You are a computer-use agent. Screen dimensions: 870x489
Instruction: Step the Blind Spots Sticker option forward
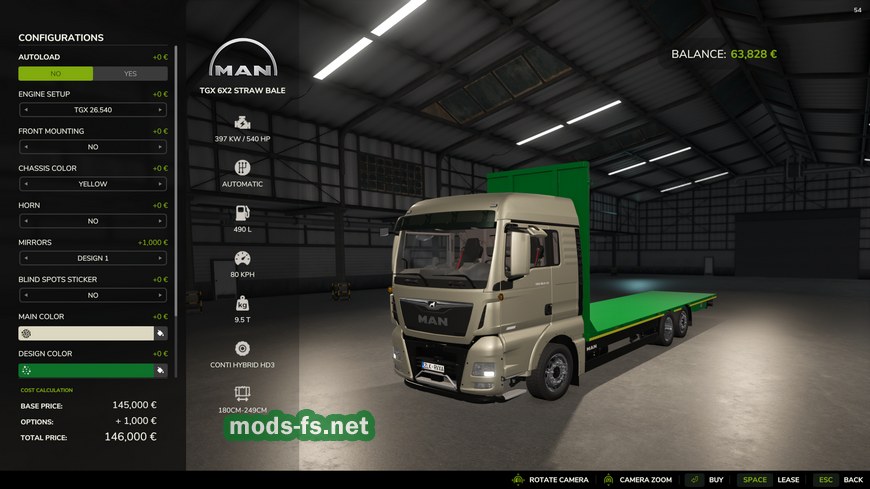[162, 295]
